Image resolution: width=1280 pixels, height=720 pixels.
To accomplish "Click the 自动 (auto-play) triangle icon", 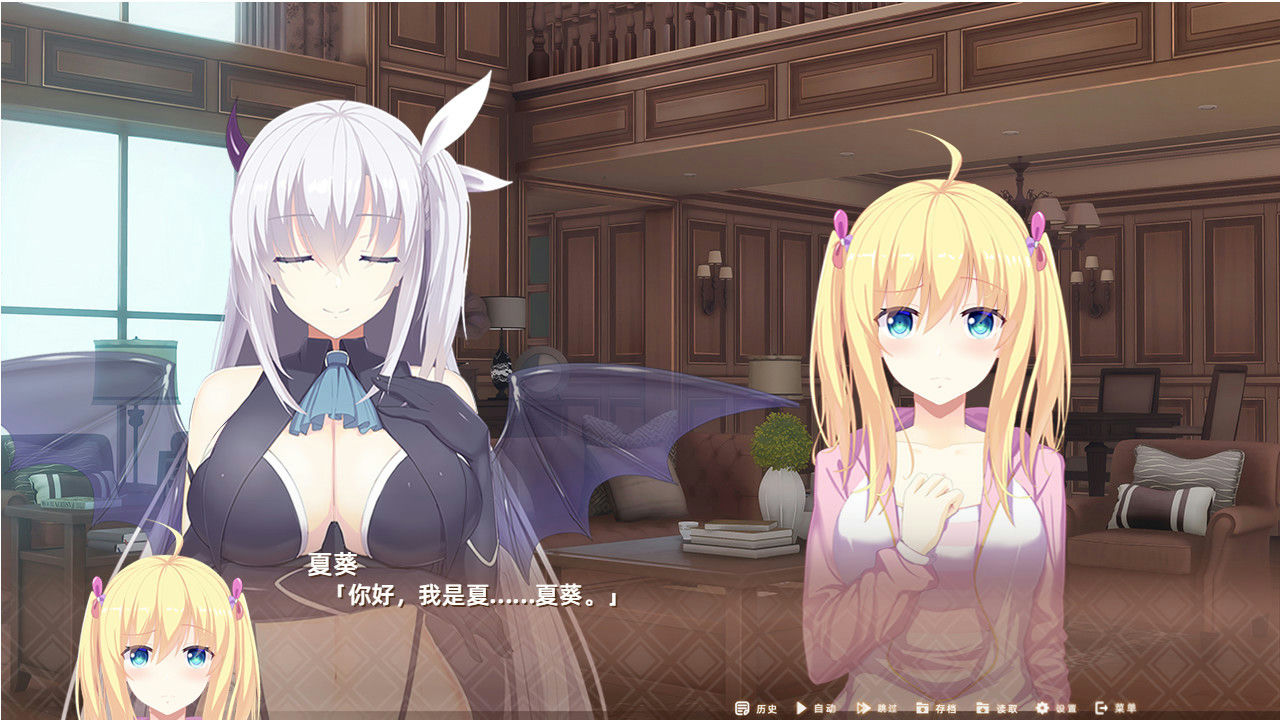I will click(801, 707).
